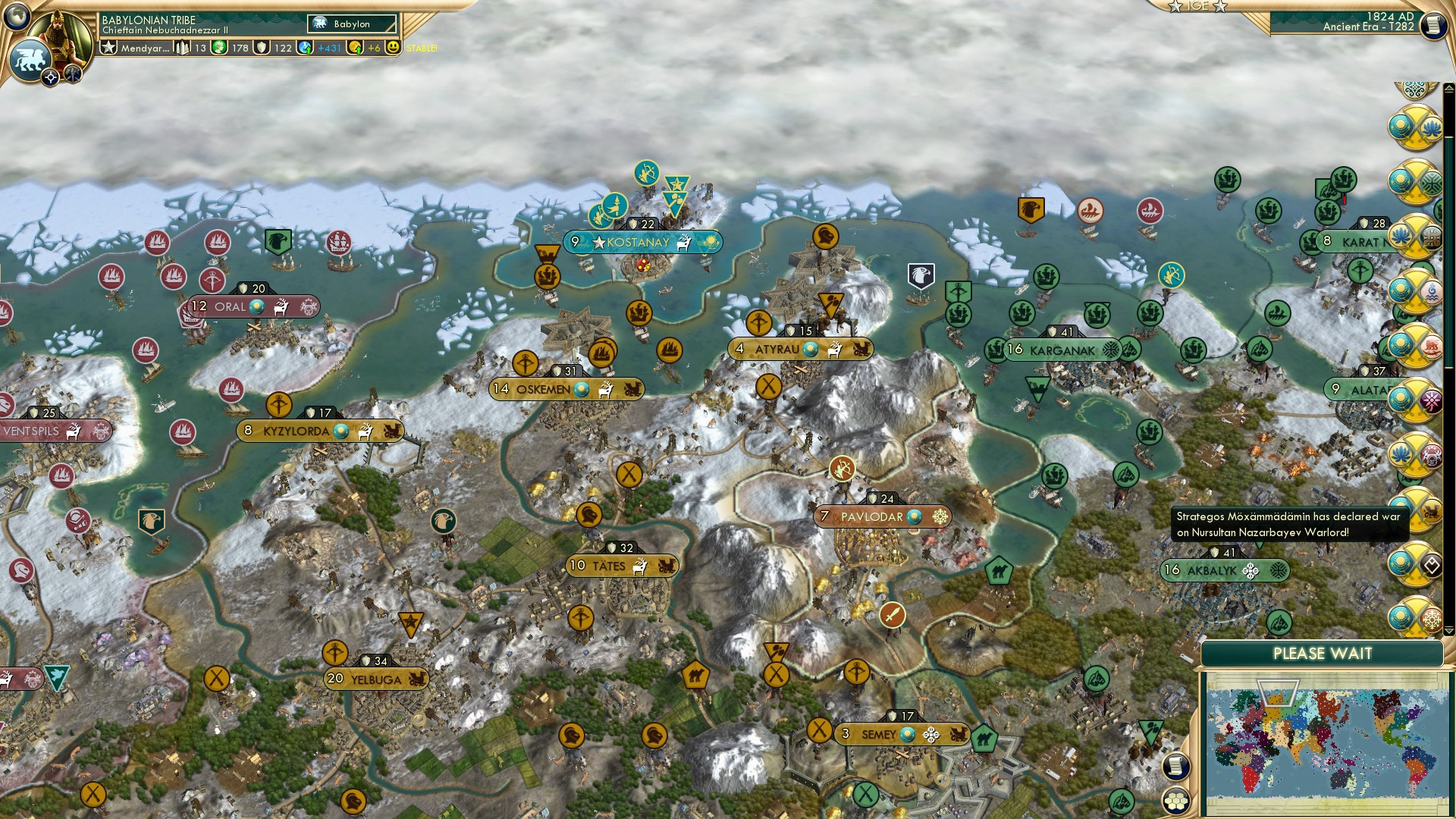Click the PLEASE WAIT turn button

(x=1322, y=654)
